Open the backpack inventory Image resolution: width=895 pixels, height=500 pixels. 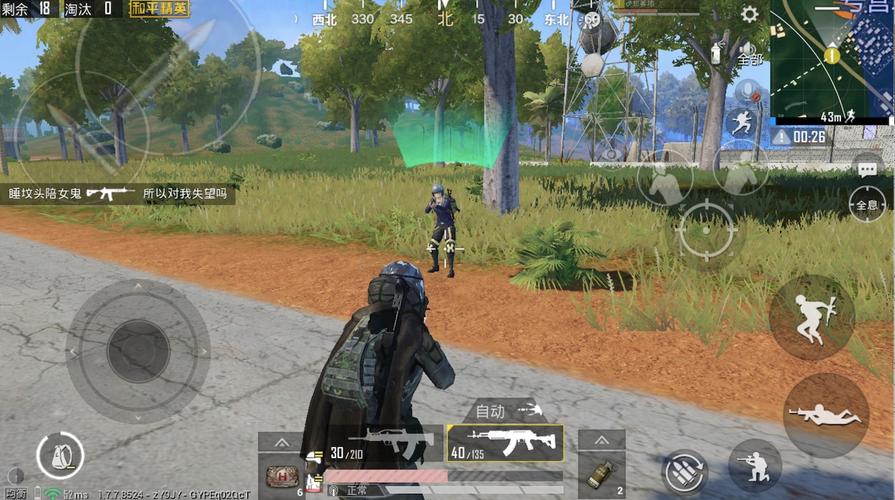coord(59,455)
